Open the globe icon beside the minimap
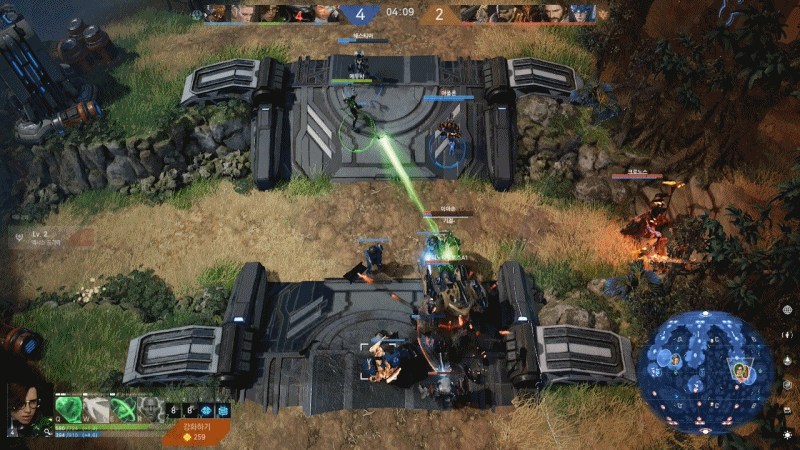 (x=788, y=310)
